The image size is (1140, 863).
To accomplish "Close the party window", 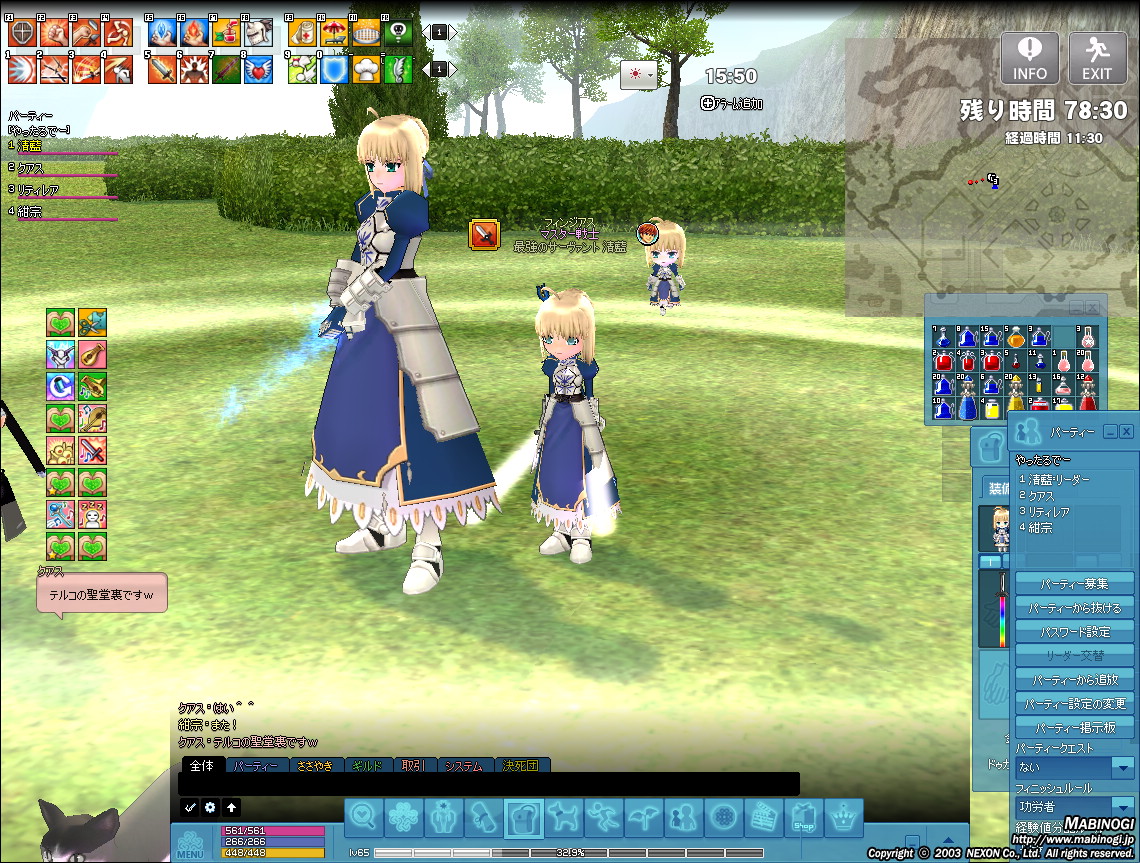I will tap(1127, 431).
